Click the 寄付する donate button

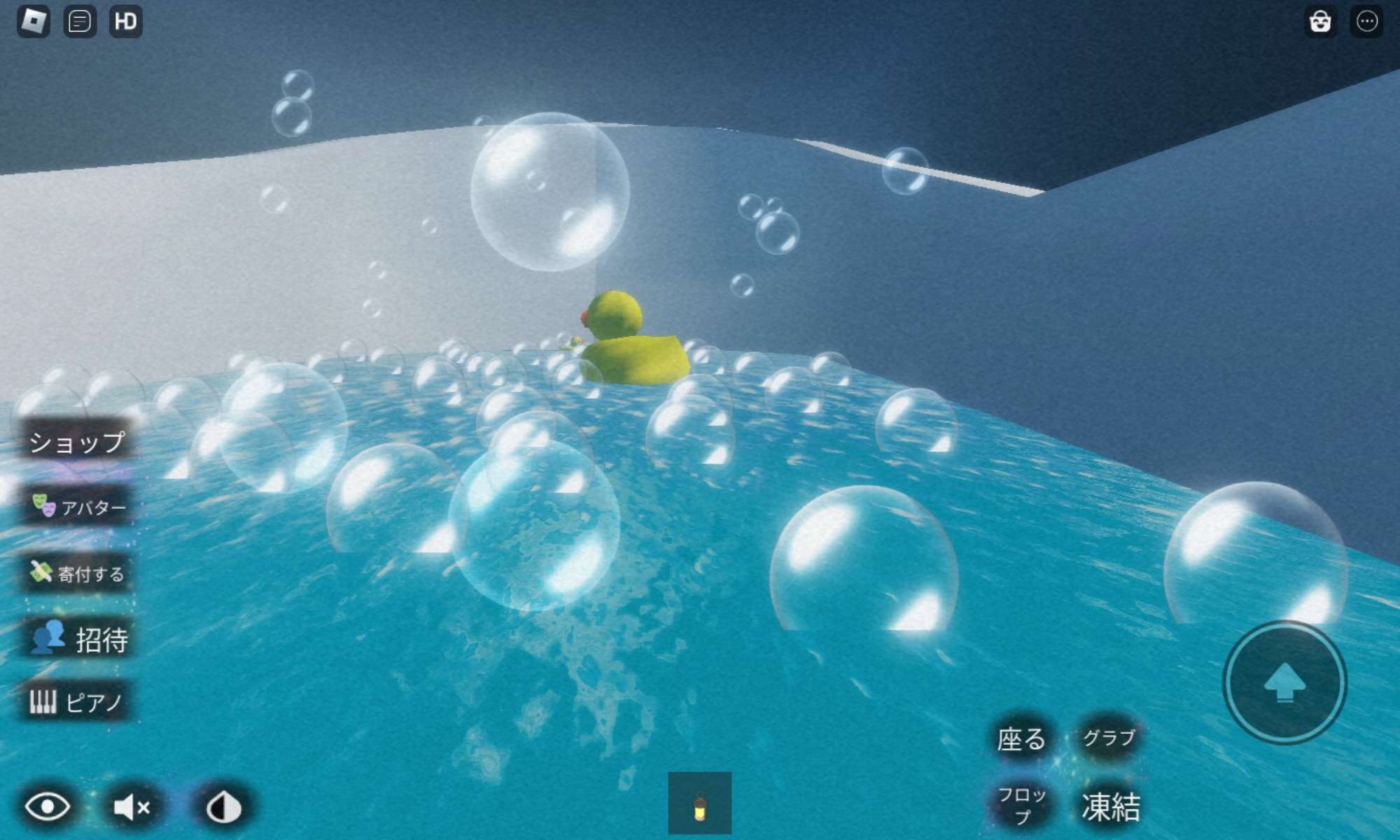(x=77, y=573)
